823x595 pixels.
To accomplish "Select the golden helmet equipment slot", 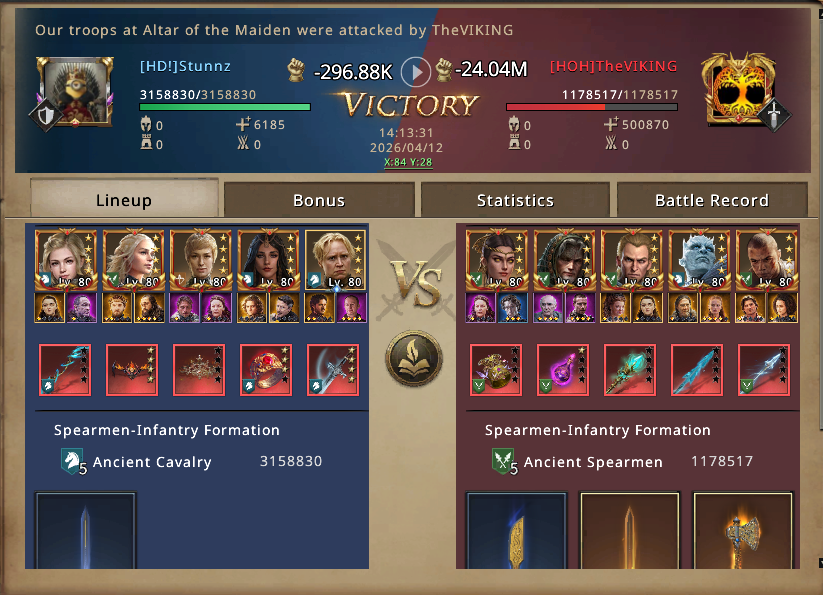I will click(496, 370).
